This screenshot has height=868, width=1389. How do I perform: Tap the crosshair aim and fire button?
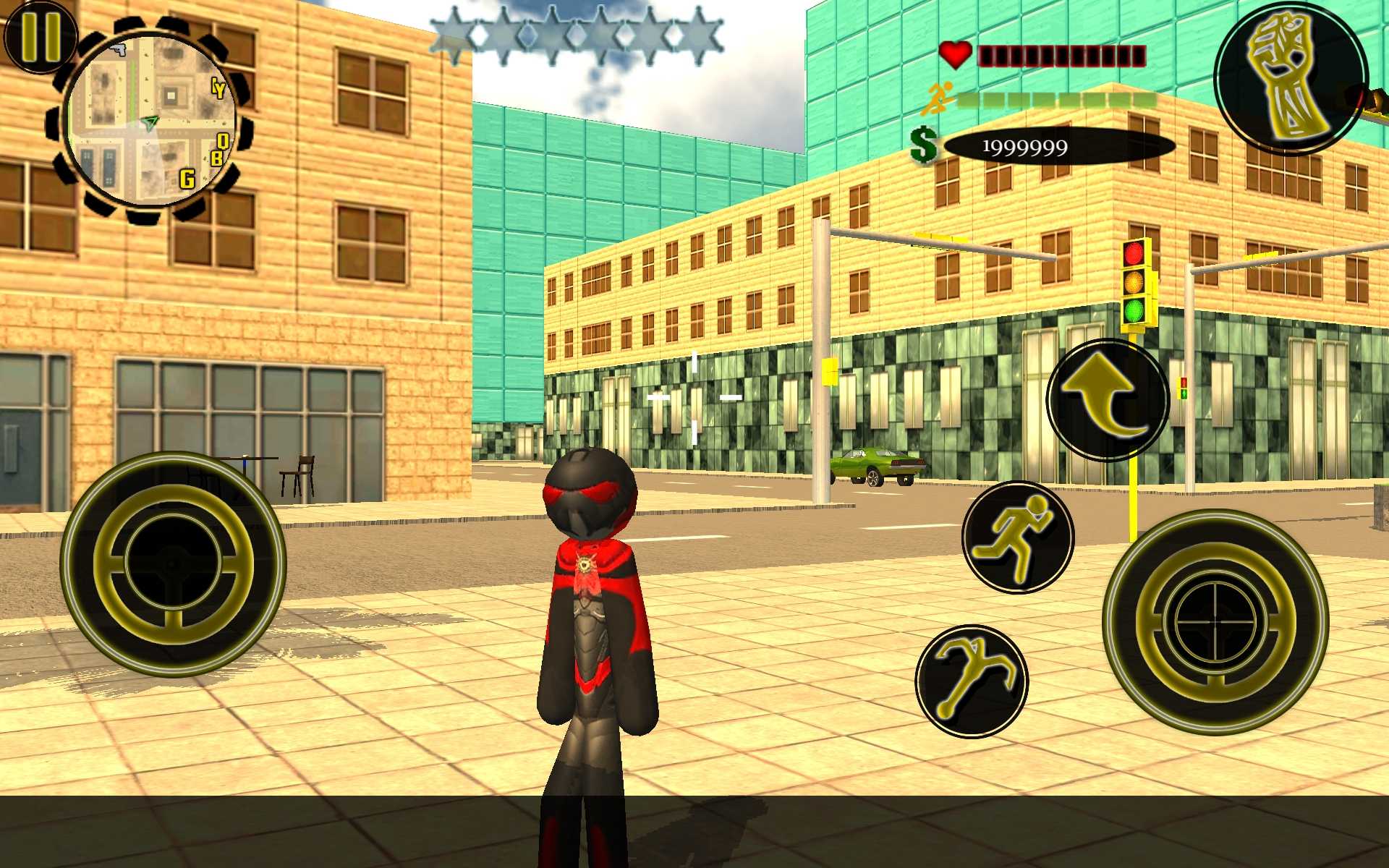(x=1215, y=622)
